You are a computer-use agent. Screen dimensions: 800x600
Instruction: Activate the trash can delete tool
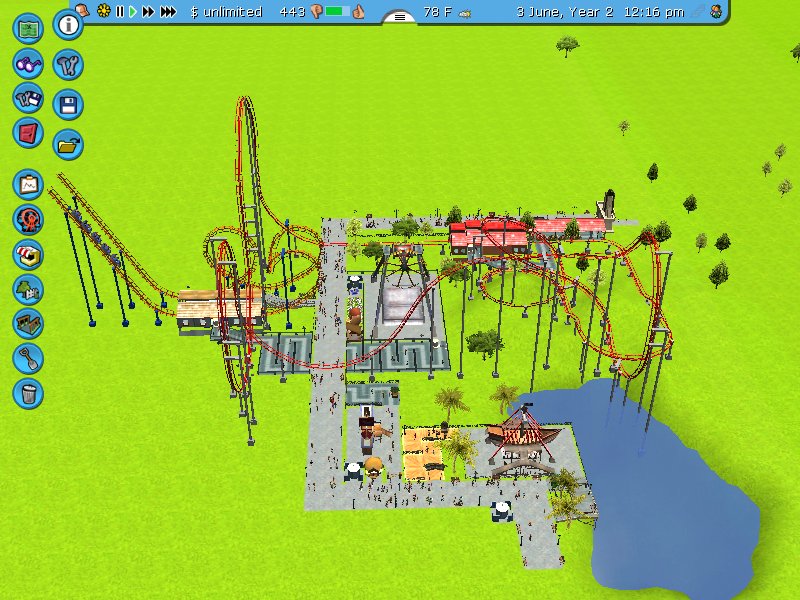28,392
